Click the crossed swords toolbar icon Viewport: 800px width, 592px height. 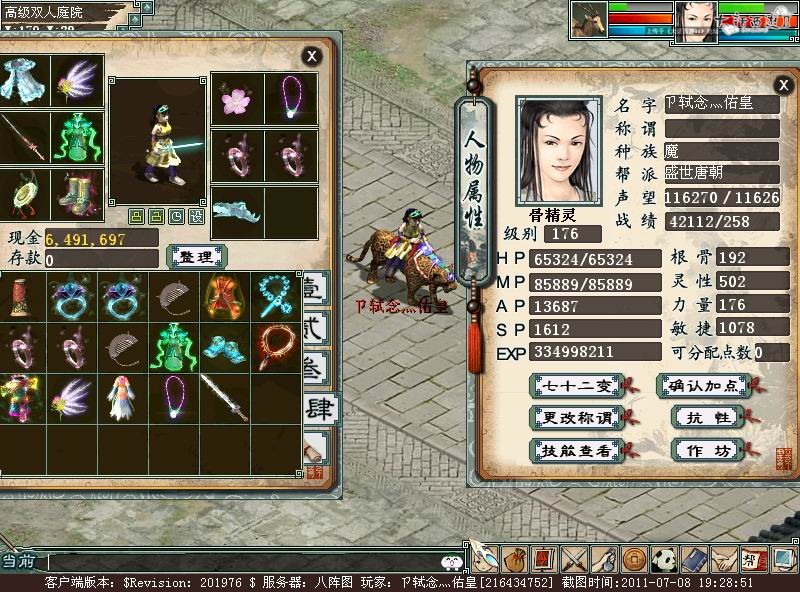[x=574, y=559]
